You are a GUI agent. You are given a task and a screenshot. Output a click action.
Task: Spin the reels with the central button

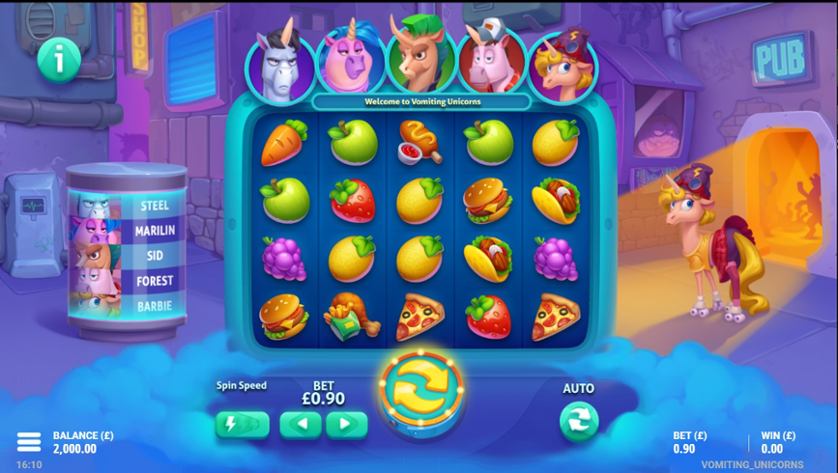tap(420, 395)
